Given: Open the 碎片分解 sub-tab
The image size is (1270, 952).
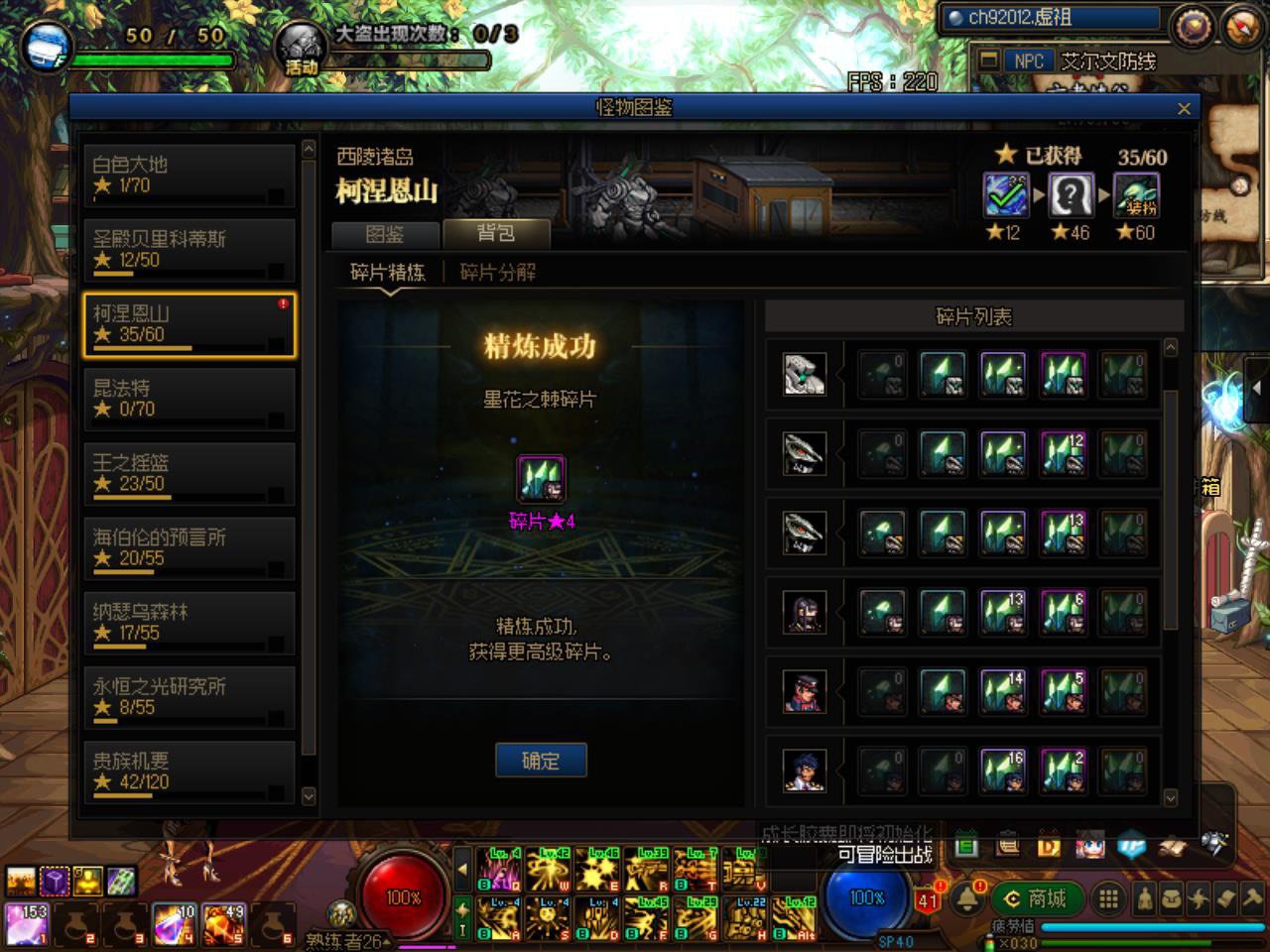Looking at the screenshot, I should click(x=497, y=273).
